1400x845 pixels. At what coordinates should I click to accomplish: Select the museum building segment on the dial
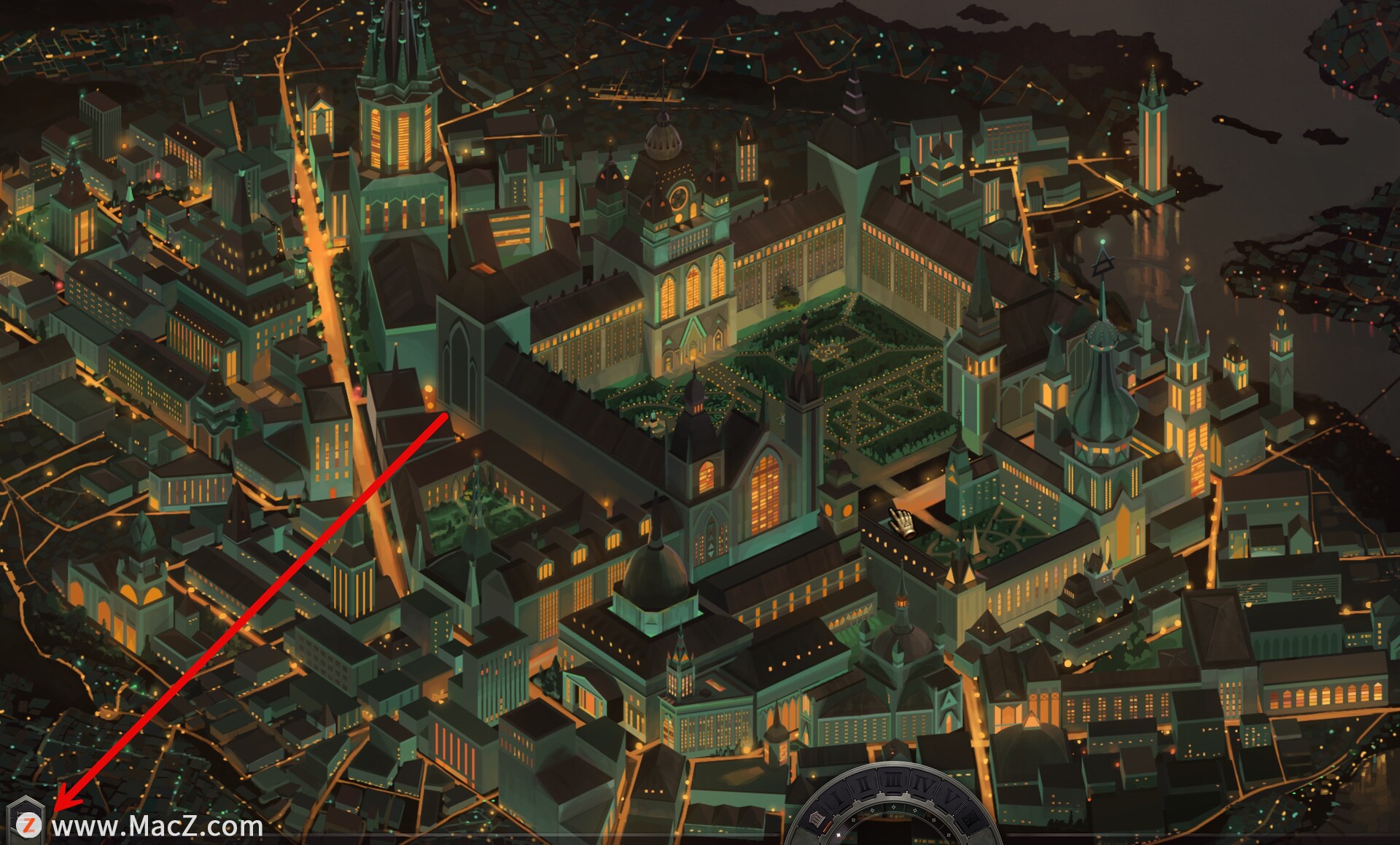(816, 819)
